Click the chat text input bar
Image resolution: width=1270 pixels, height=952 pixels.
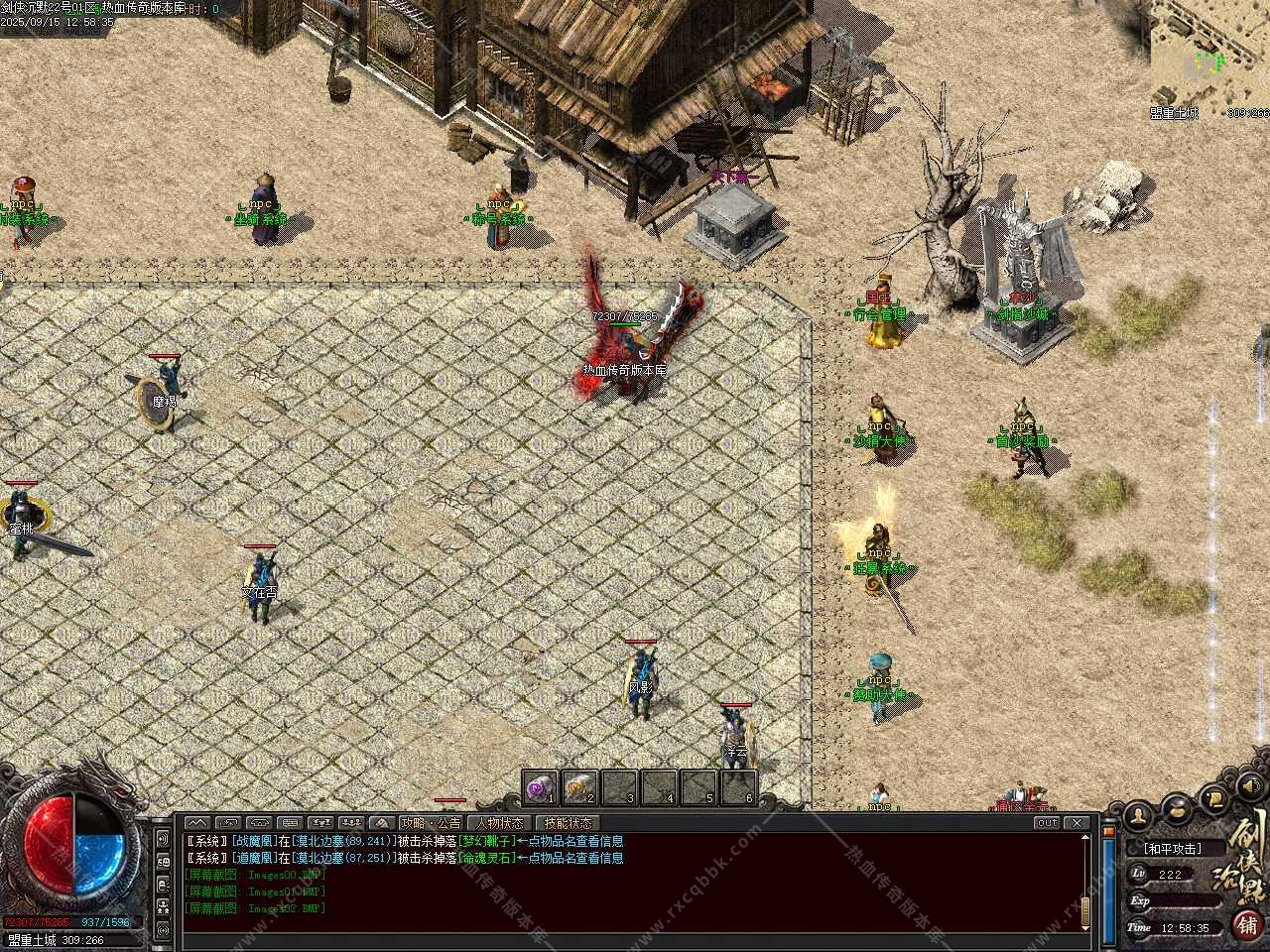point(625,939)
